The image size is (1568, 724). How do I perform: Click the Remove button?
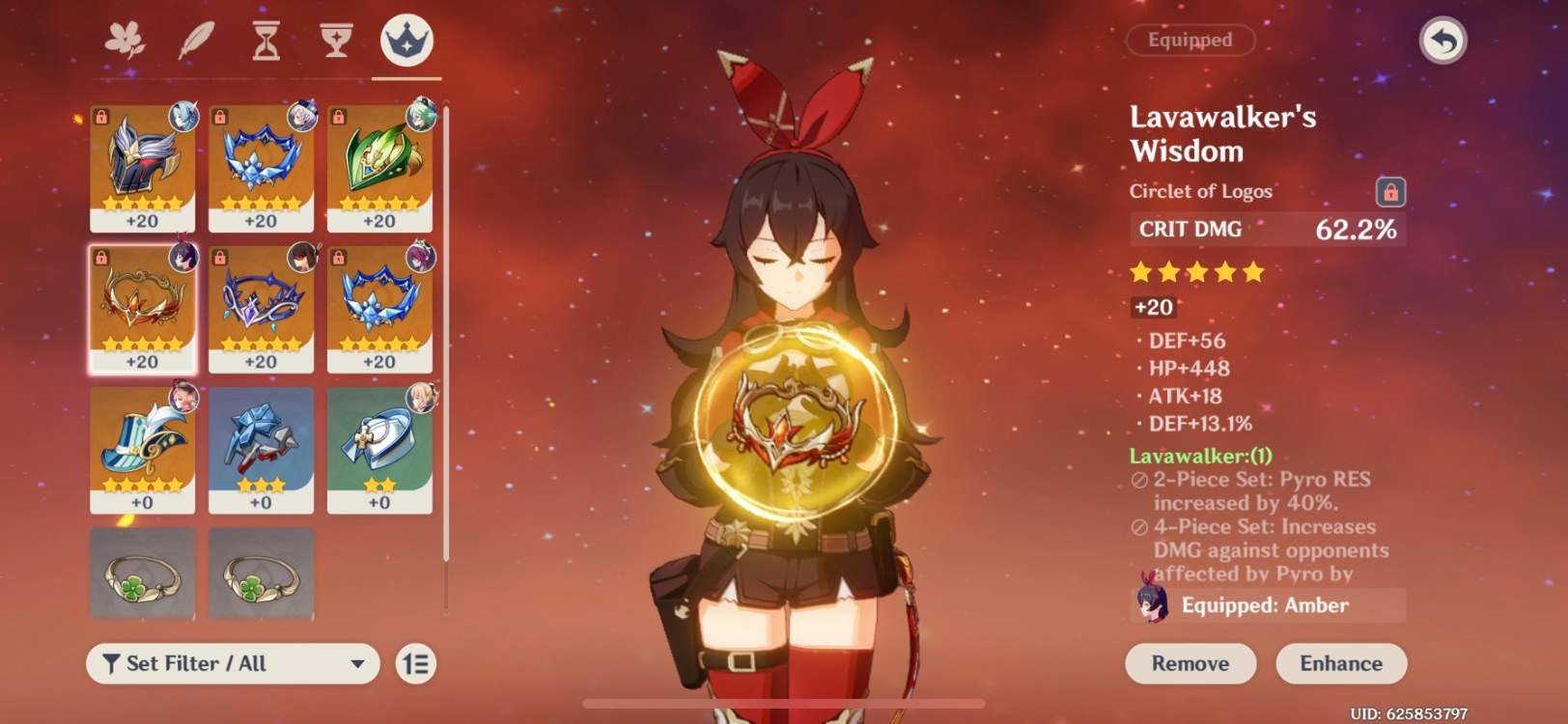click(x=1190, y=663)
